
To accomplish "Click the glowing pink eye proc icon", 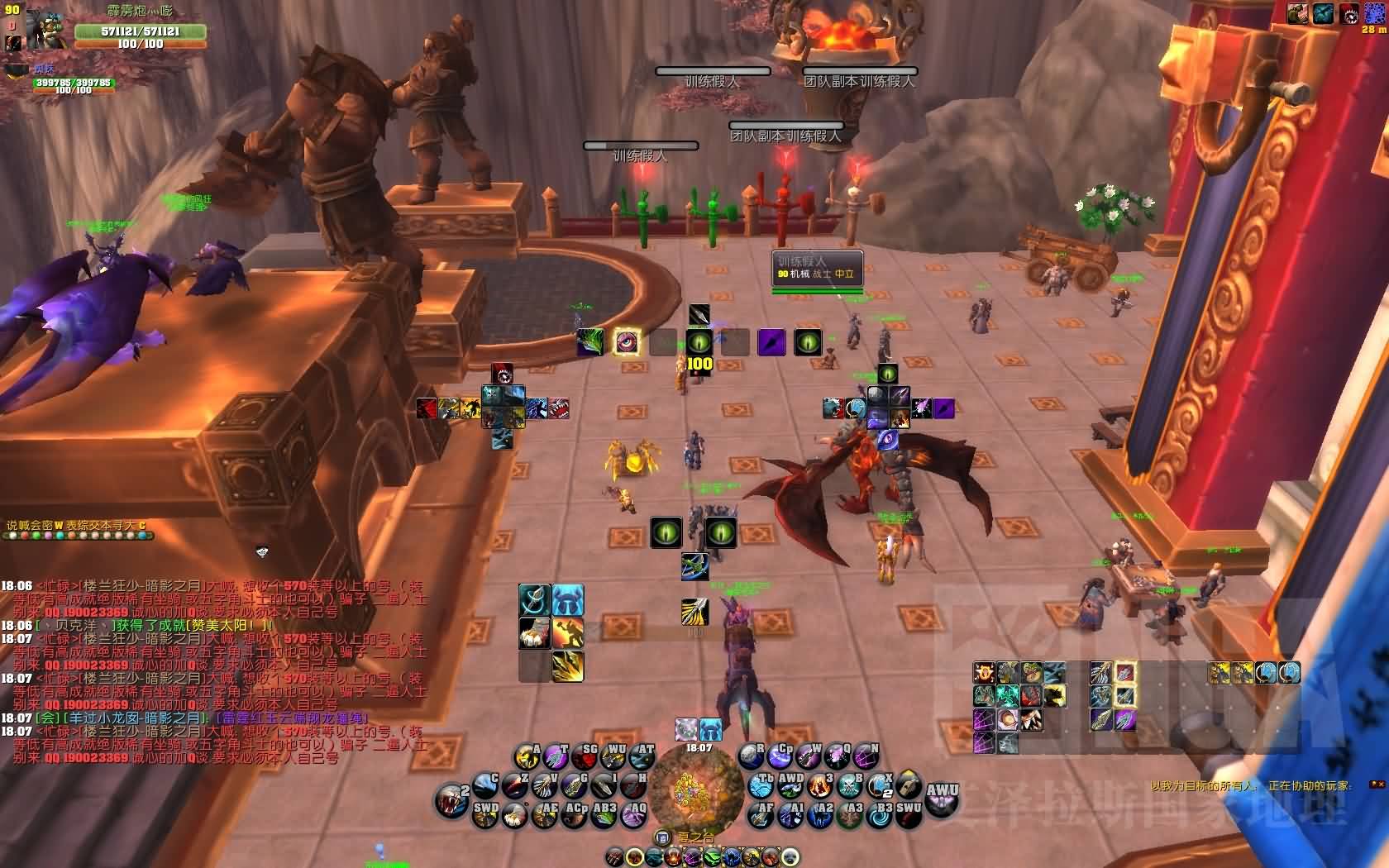I will tap(627, 341).
